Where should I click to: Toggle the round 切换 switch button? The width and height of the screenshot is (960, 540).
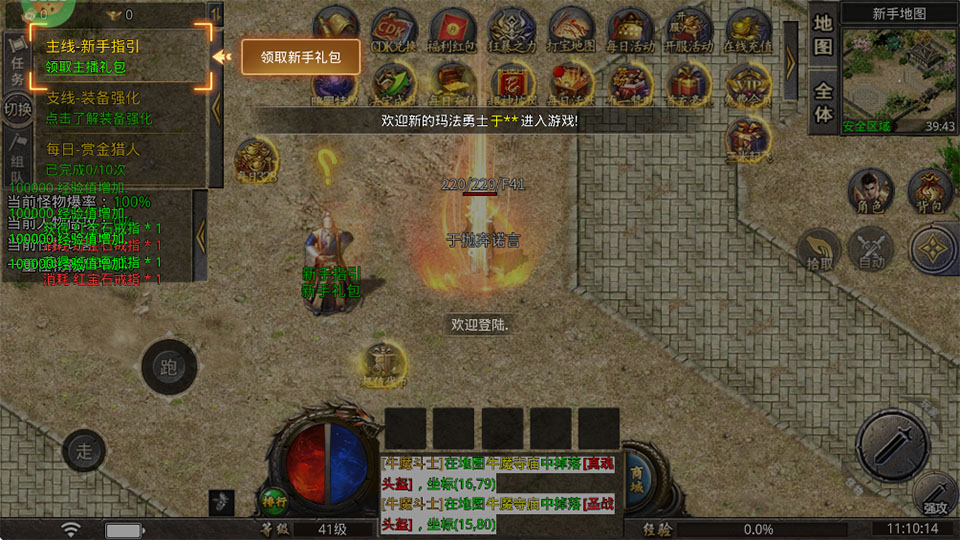point(17,107)
